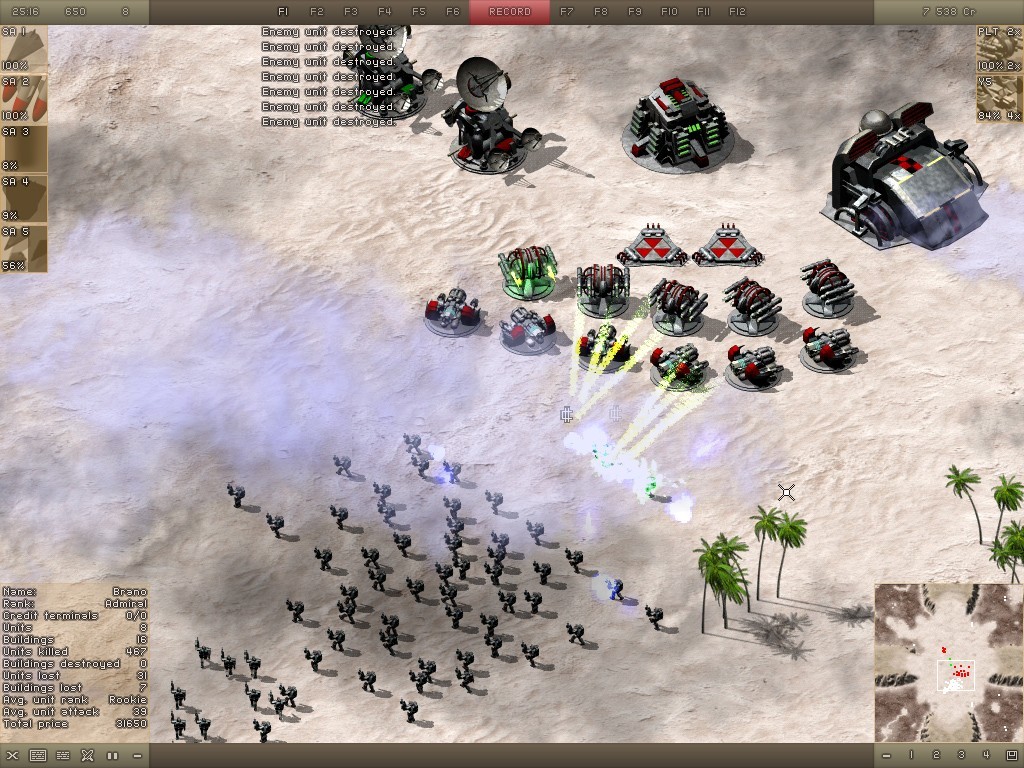Screen dimensions: 1024x768
Task: Select the F1 group slot
Action: [283, 12]
